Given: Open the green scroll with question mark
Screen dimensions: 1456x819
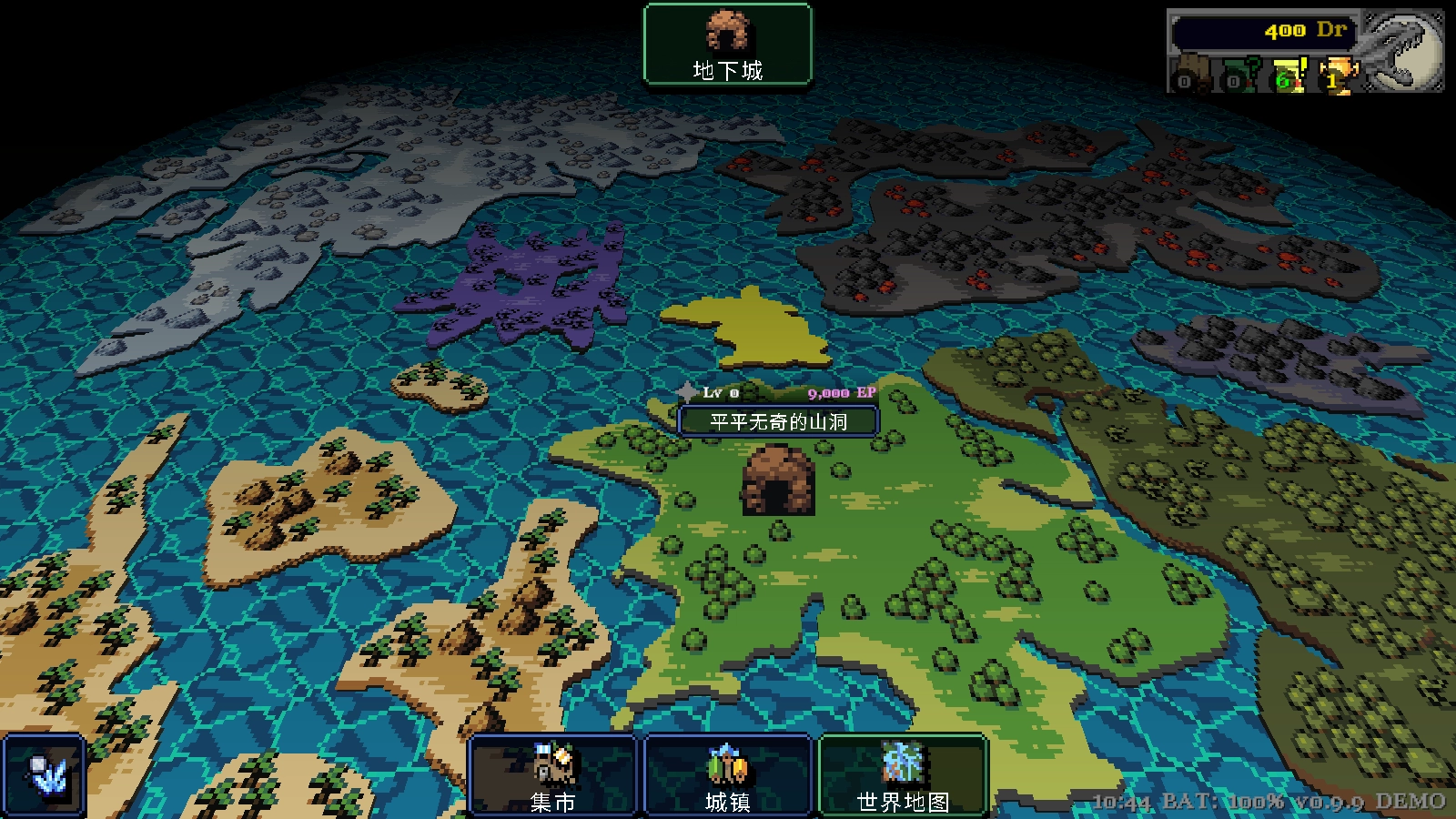Looking at the screenshot, I should [1239, 76].
